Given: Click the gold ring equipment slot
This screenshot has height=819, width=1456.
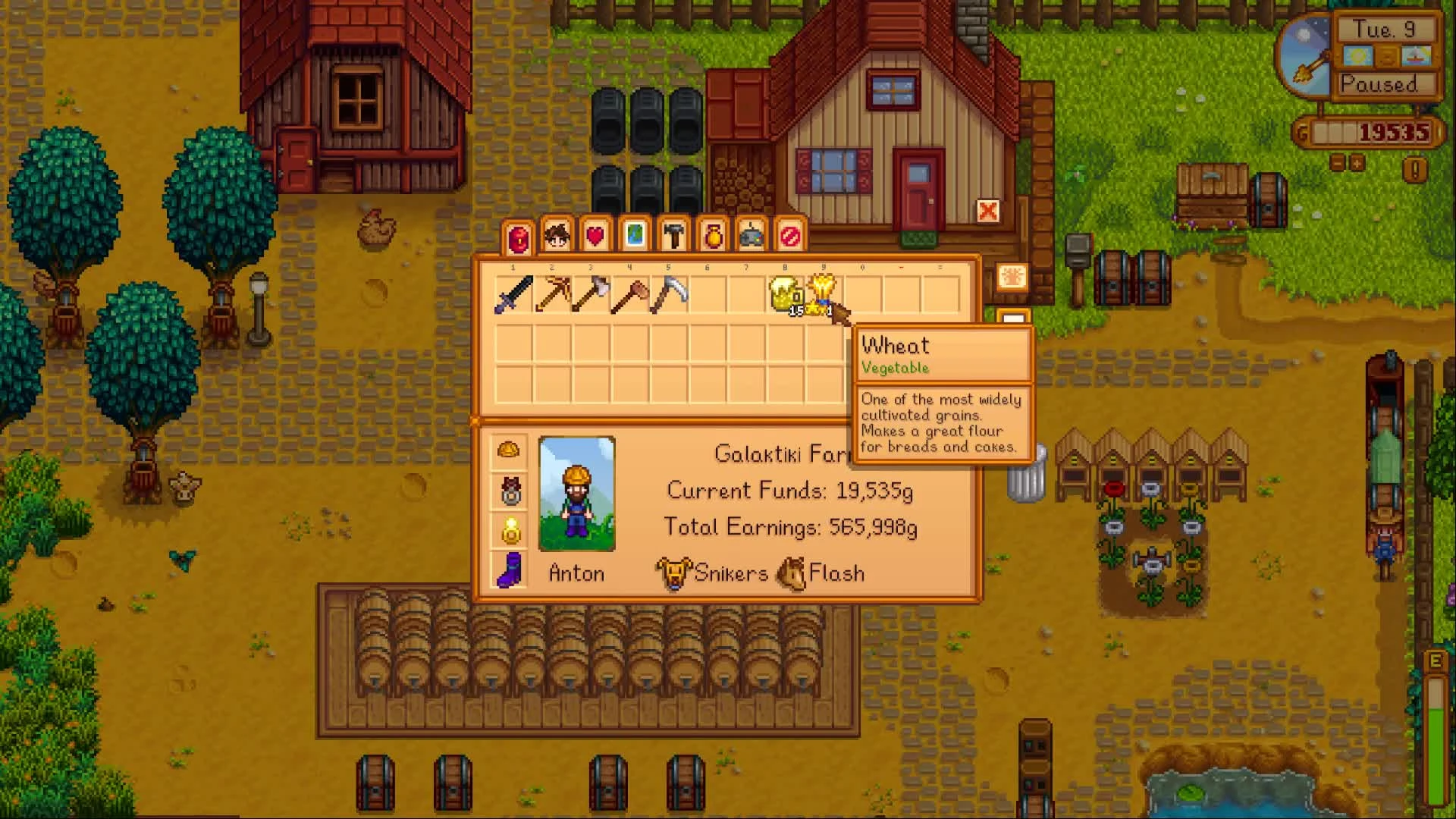Looking at the screenshot, I should 510,529.
